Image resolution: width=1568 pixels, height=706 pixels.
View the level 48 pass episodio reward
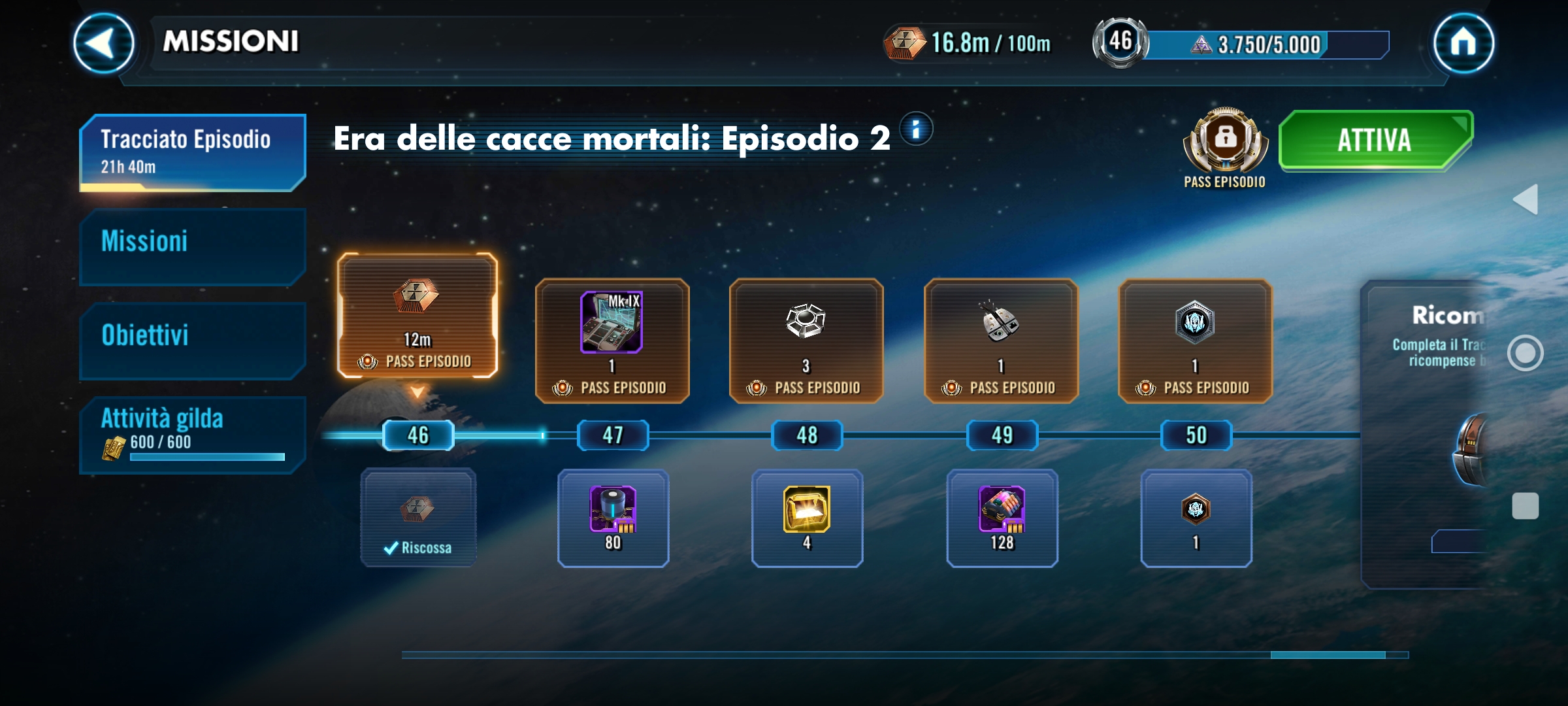[806, 340]
